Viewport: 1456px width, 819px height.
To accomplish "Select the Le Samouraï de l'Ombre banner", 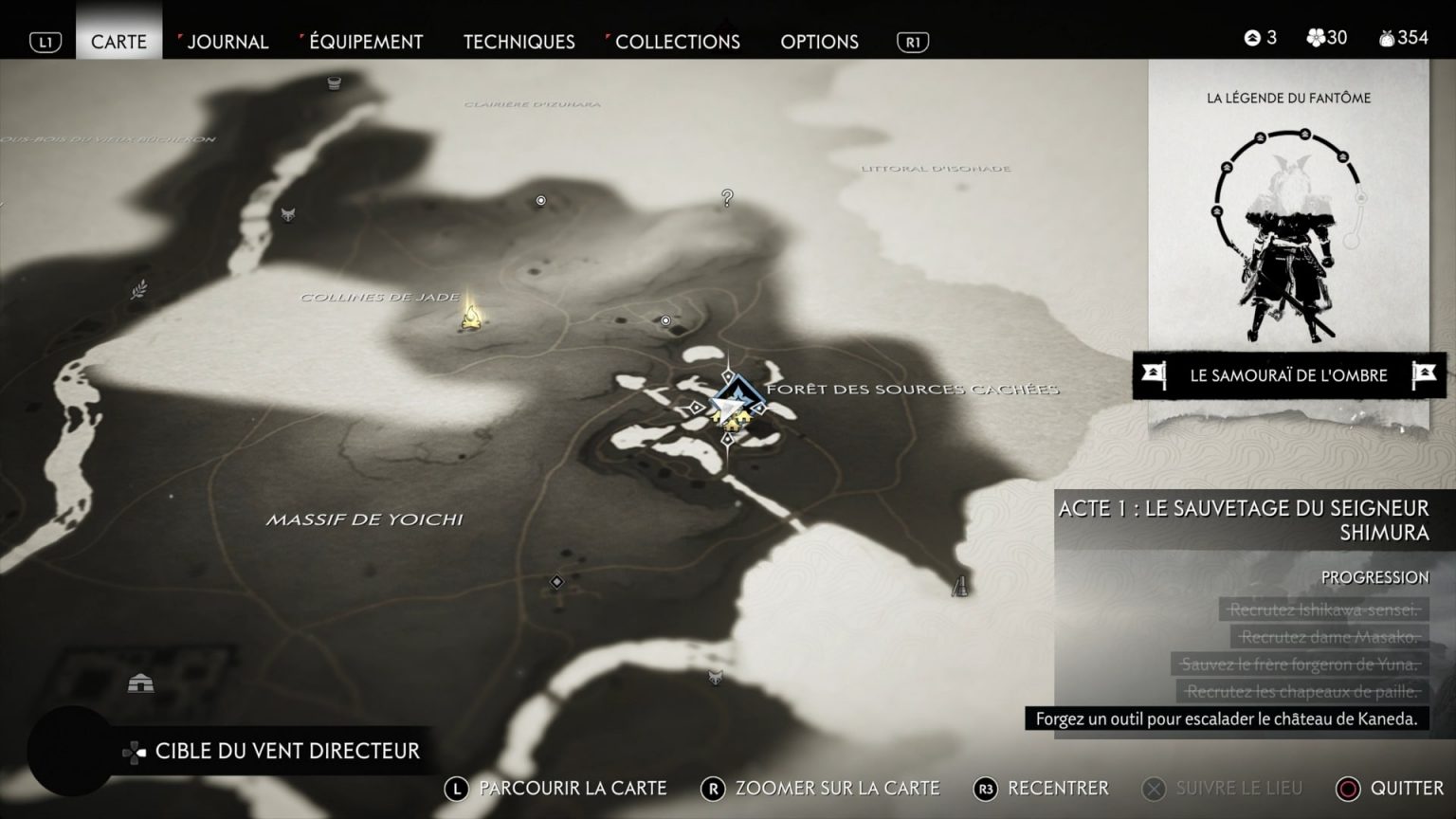I will point(1288,375).
